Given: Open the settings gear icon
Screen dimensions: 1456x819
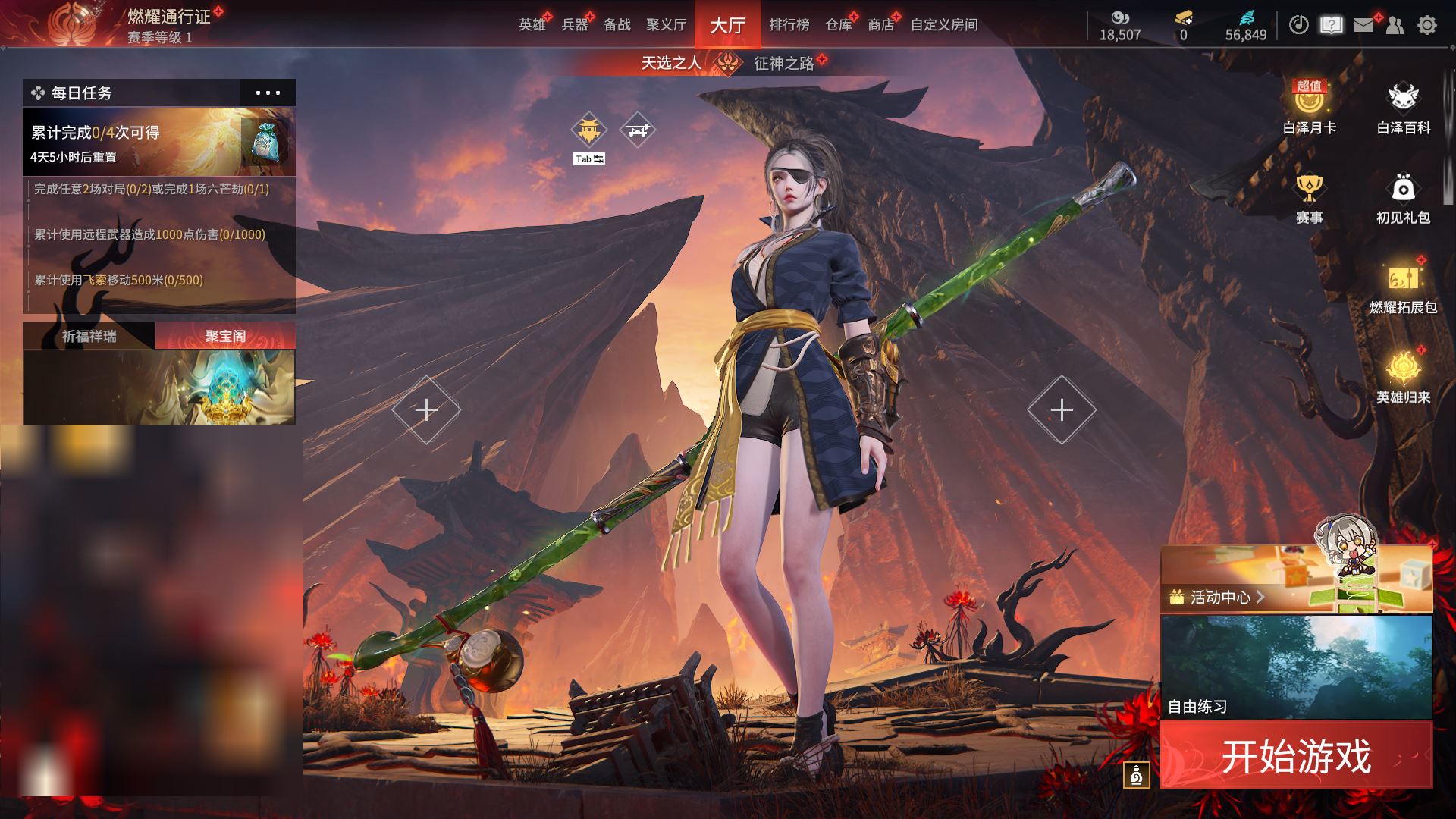Looking at the screenshot, I should 1426,25.
